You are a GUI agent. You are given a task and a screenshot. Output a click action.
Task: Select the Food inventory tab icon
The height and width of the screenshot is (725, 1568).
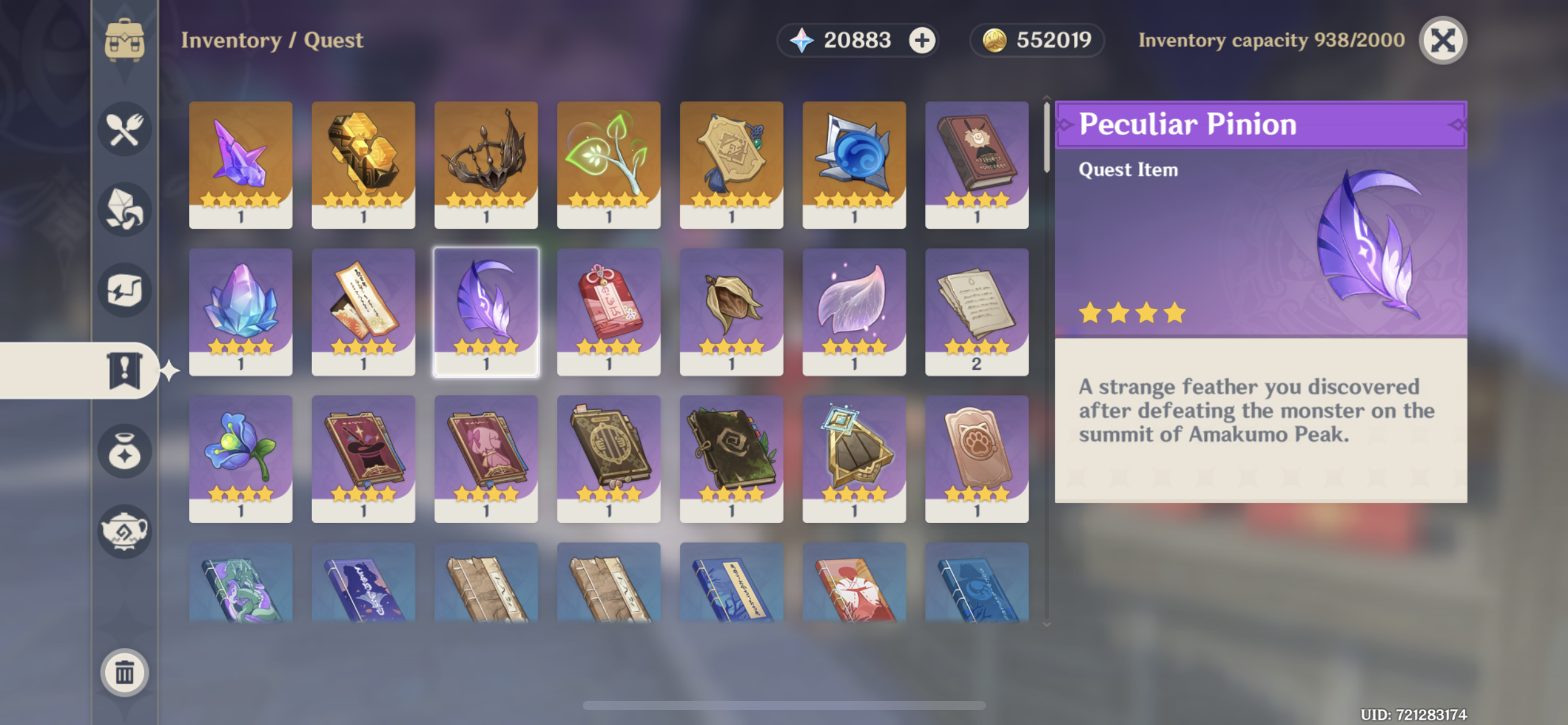click(x=124, y=128)
